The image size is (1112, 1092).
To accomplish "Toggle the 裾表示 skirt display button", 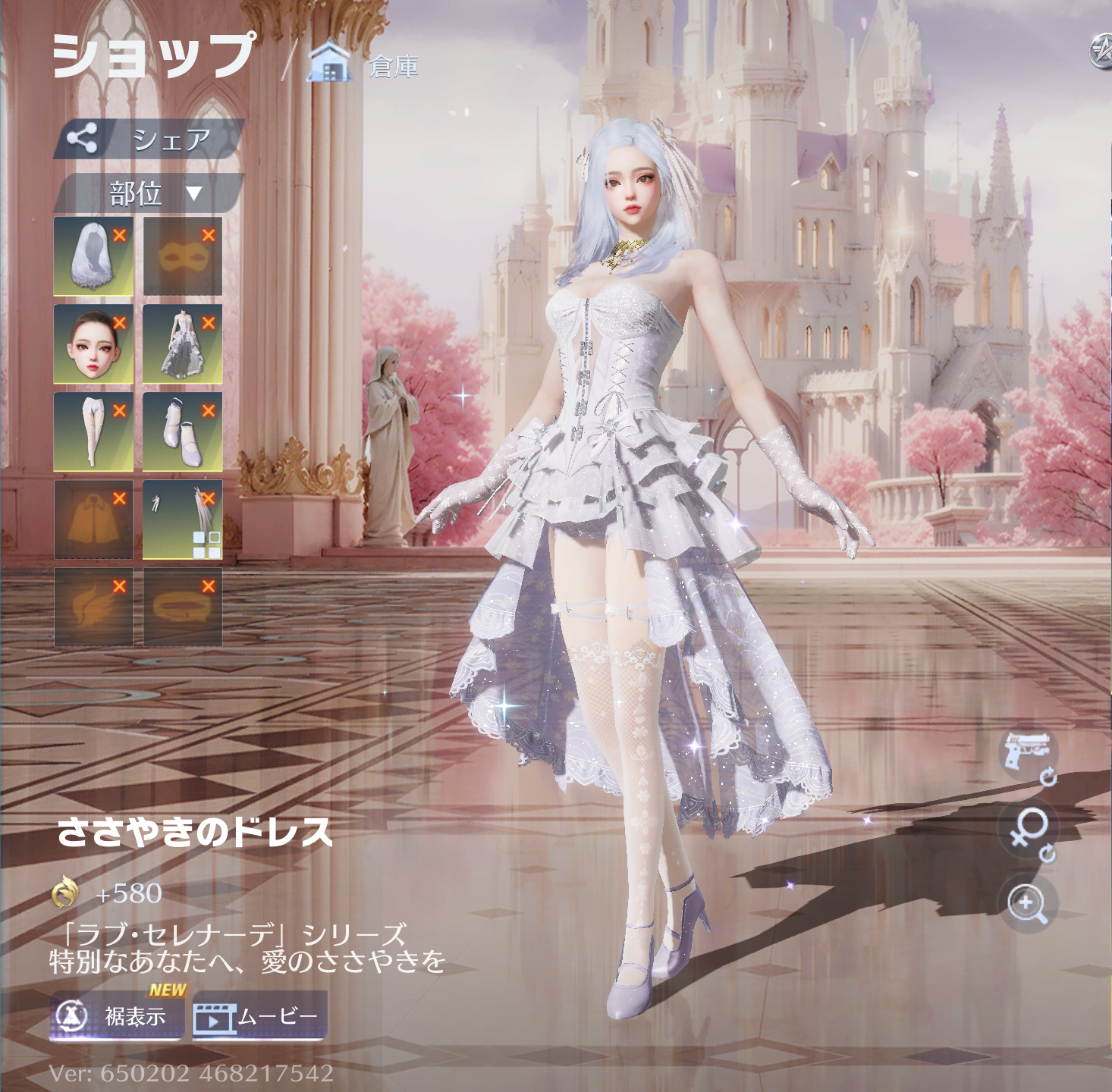I will pos(117,1015).
